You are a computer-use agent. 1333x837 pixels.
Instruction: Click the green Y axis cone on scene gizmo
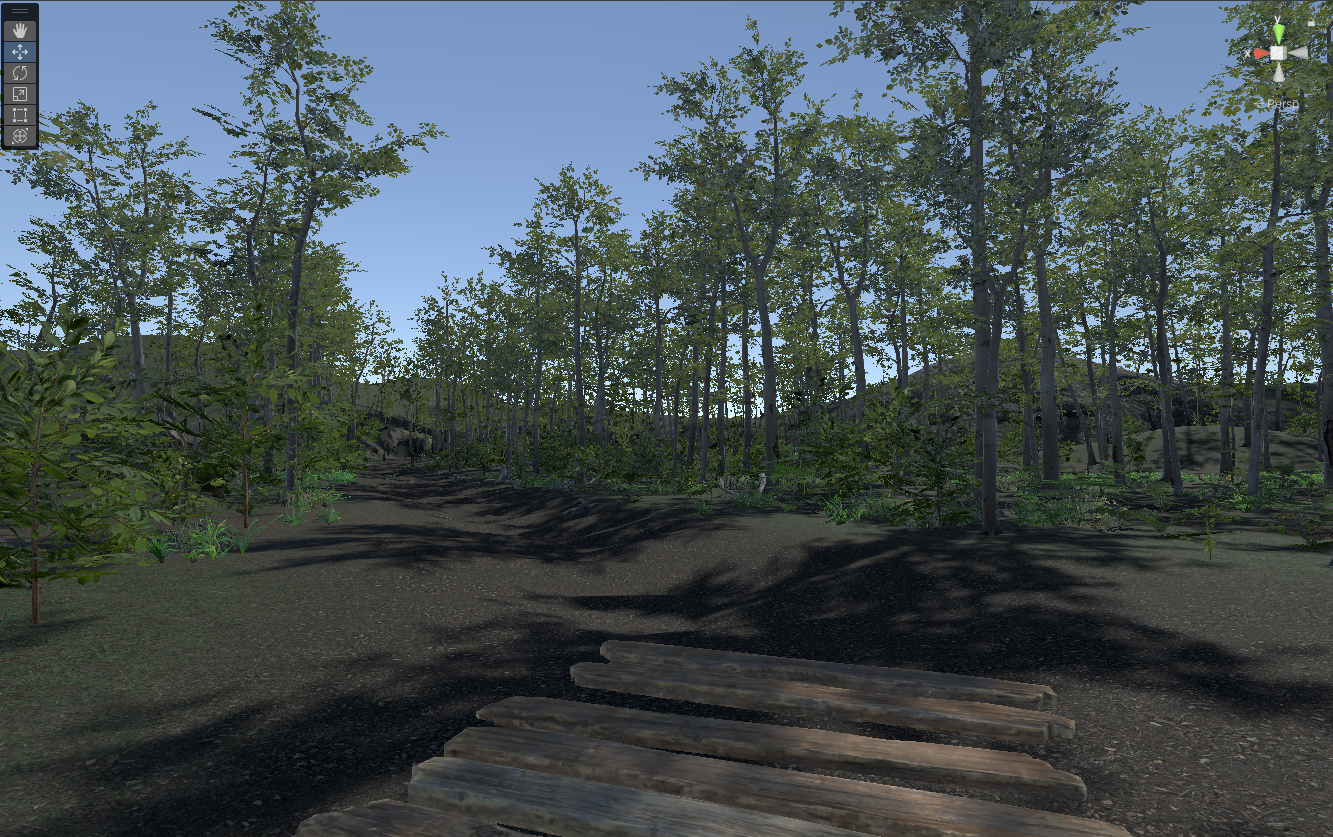pos(1279,31)
